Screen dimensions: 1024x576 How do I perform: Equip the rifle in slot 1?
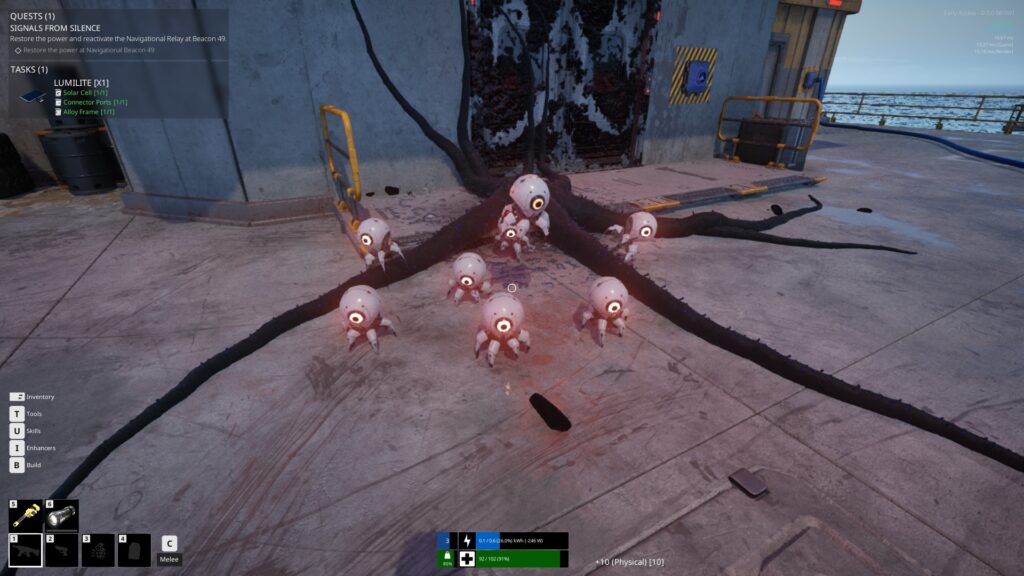(x=26, y=550)
